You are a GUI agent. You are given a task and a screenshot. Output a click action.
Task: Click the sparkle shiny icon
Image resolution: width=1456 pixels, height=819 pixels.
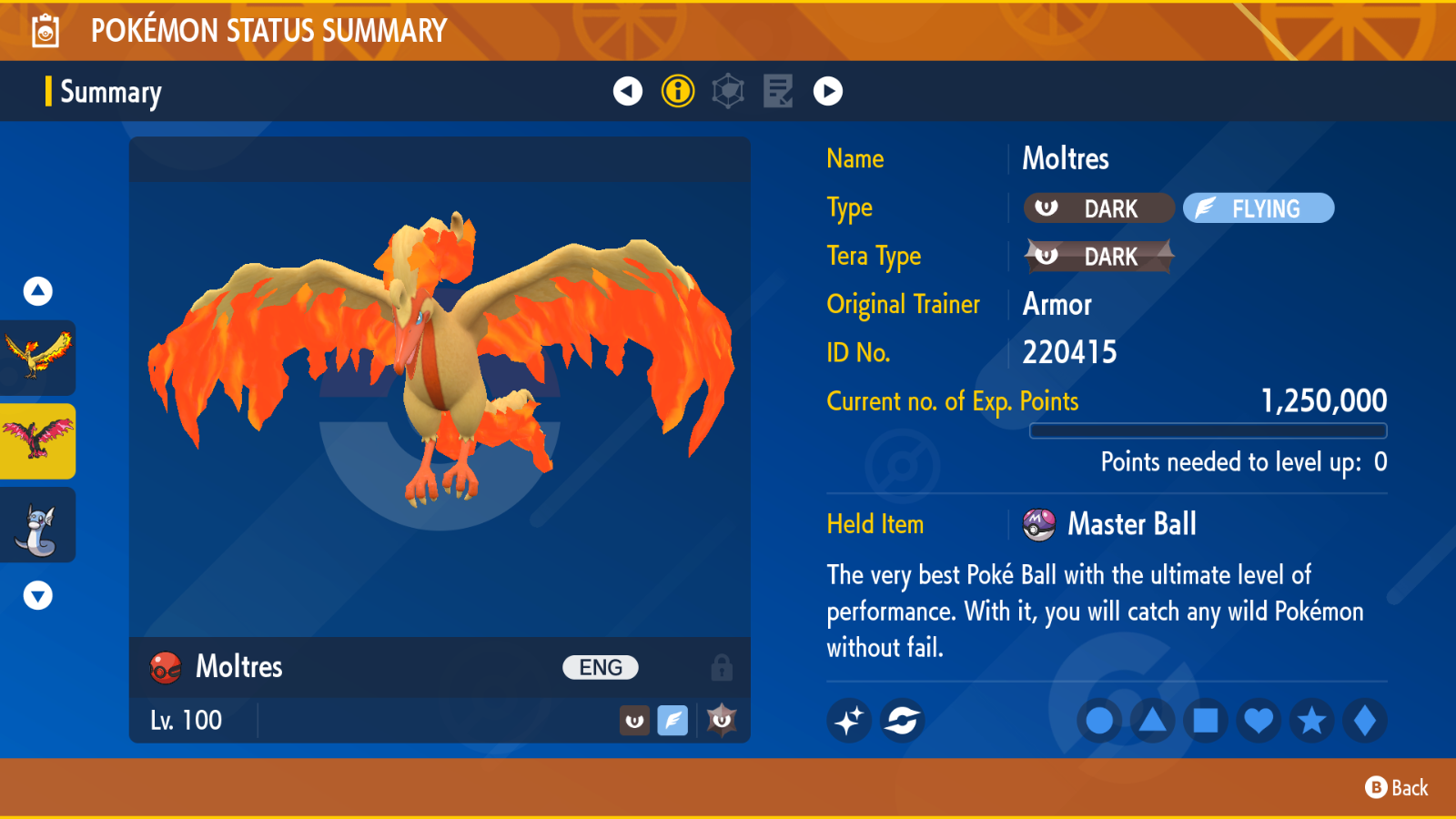point(849,721)
